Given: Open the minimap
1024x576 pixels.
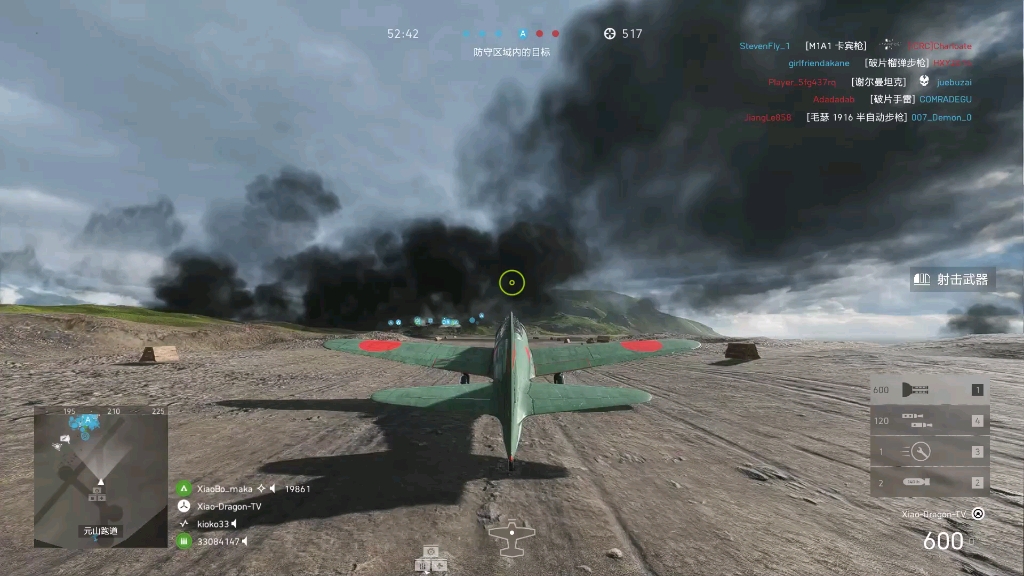Looking at the screenshot, I should tap(100, 476).
